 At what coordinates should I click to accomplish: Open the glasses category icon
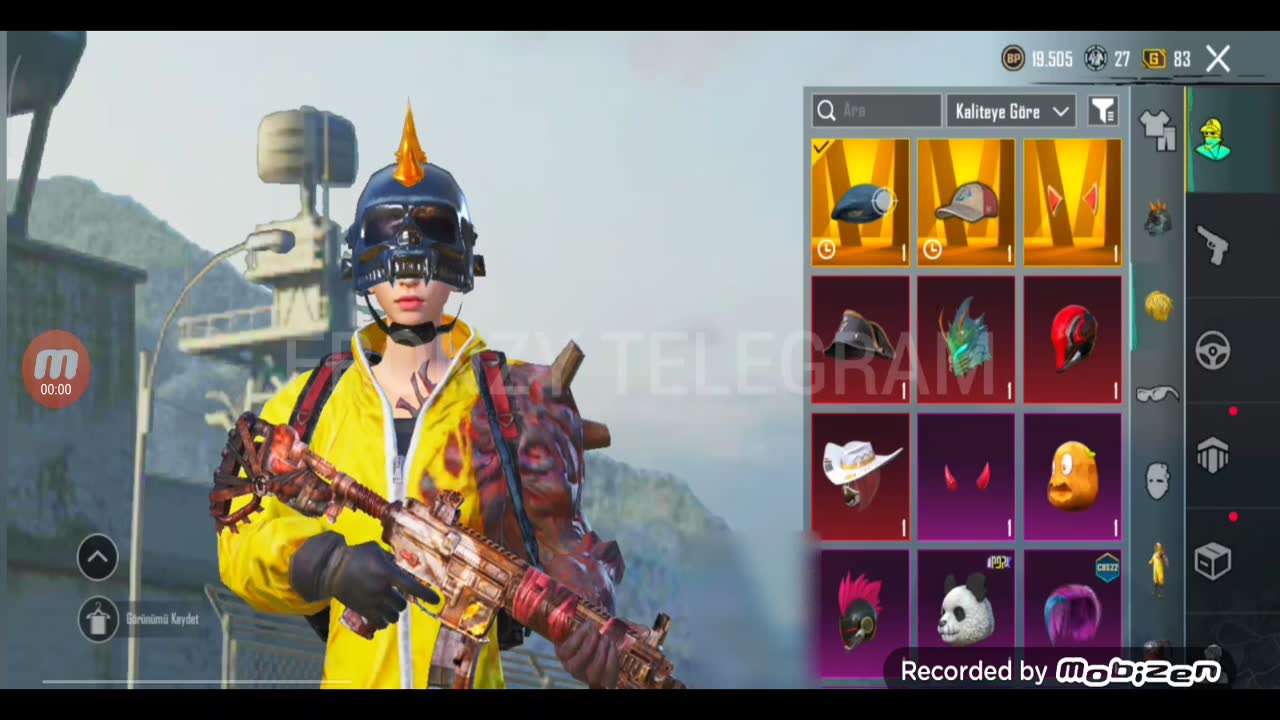pos(1157,394)
